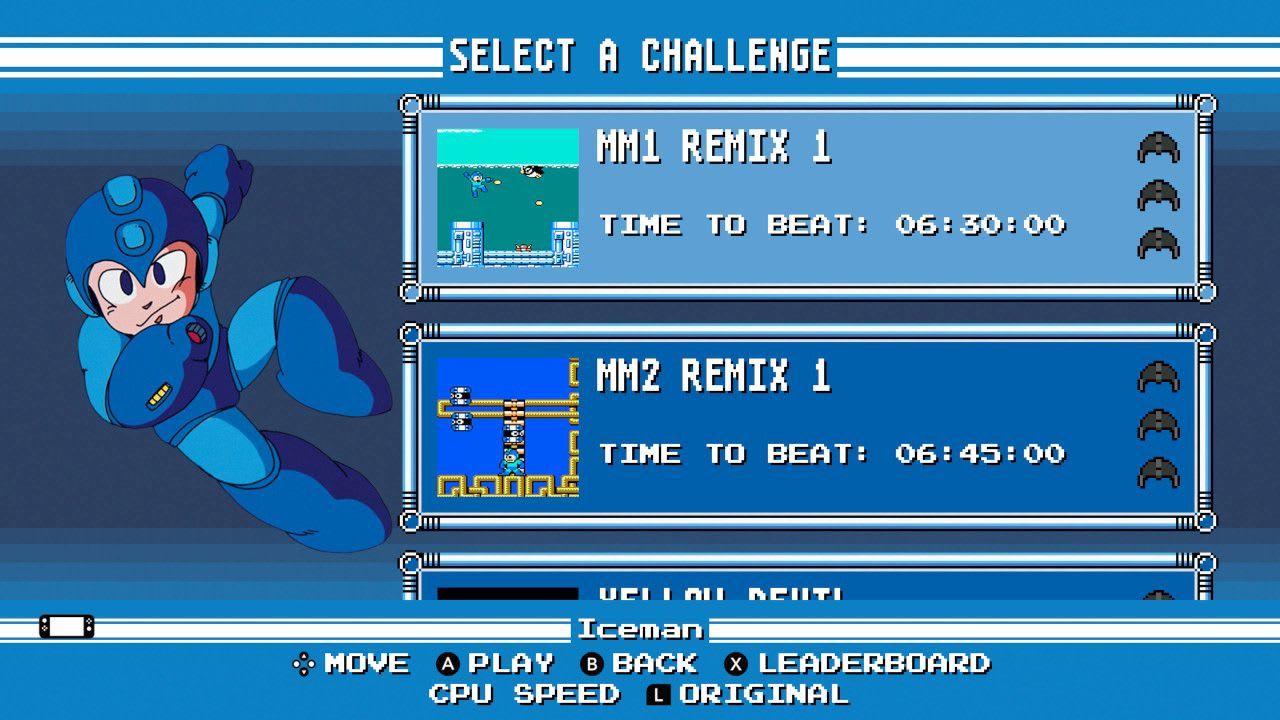
Task: Click the middle Mega Man head icon beside MM1 Remix 1
Action: [x=1163, y=196]
